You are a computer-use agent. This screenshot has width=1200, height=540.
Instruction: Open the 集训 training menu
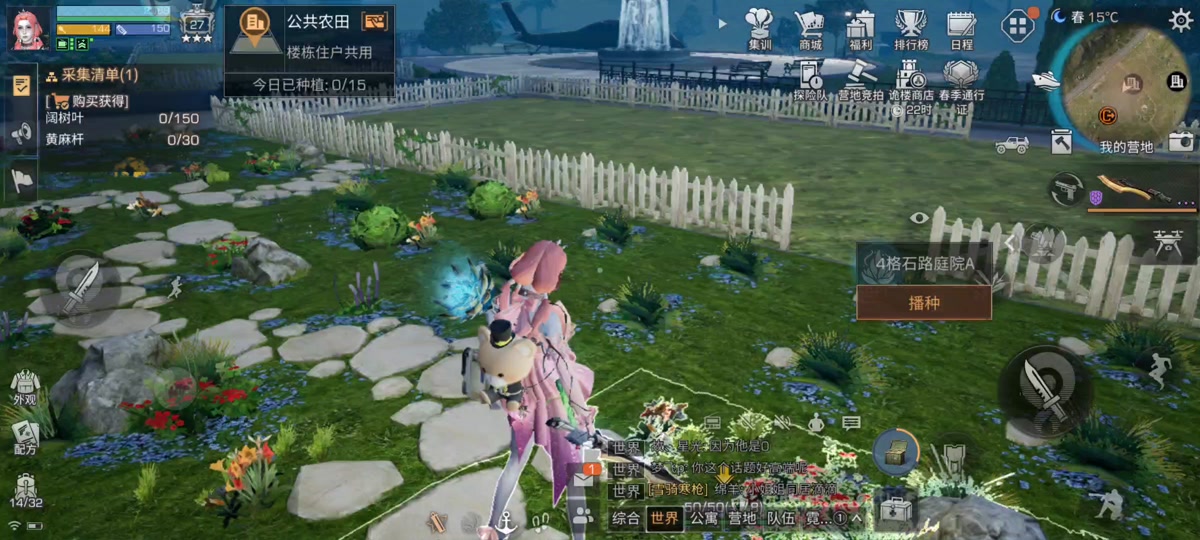tap(760, 28)
